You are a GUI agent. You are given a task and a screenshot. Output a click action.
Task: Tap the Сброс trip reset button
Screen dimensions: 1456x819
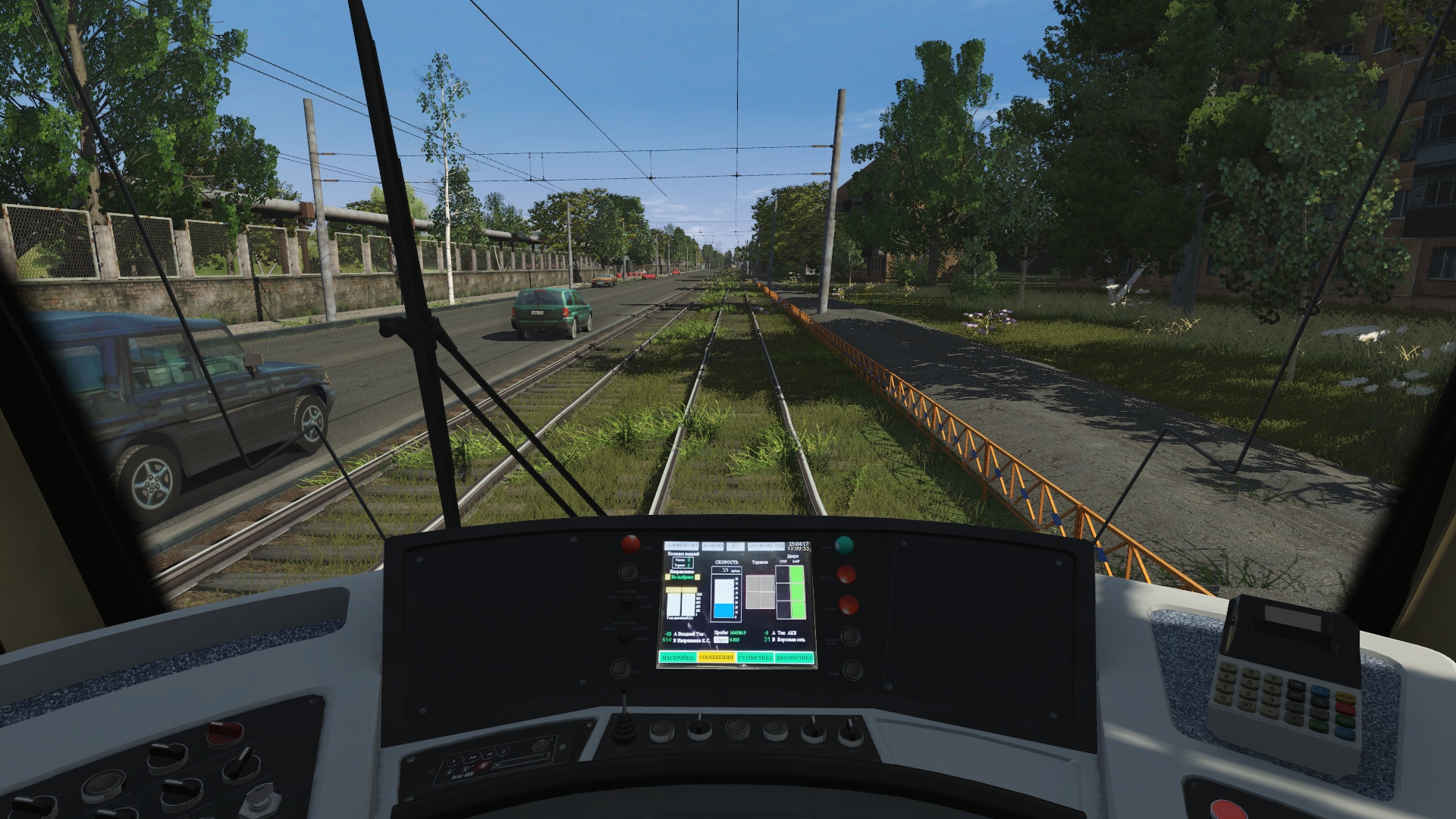[721, 640]
